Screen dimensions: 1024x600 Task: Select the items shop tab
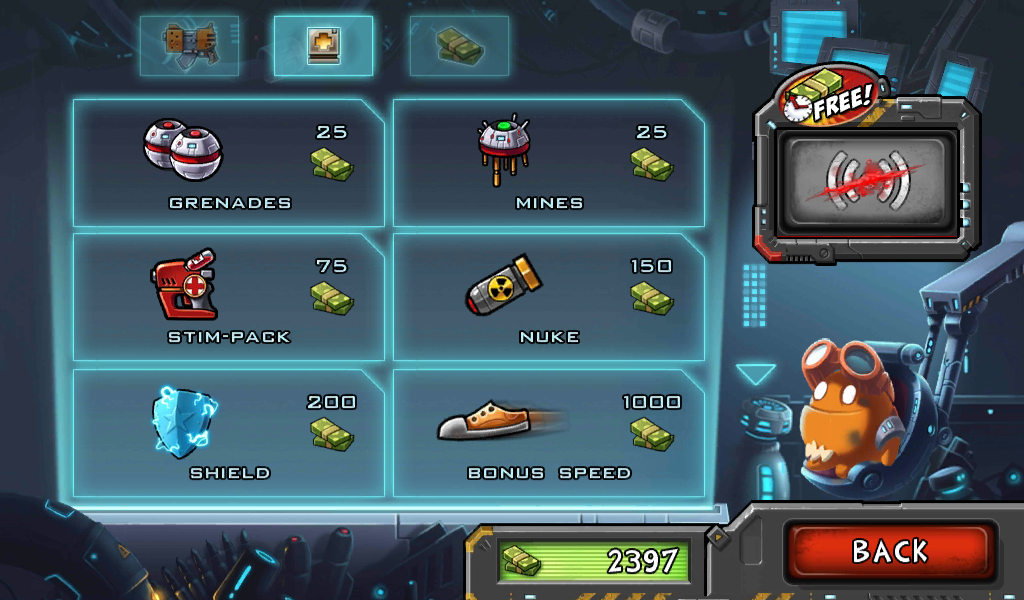tap(323, 46)
